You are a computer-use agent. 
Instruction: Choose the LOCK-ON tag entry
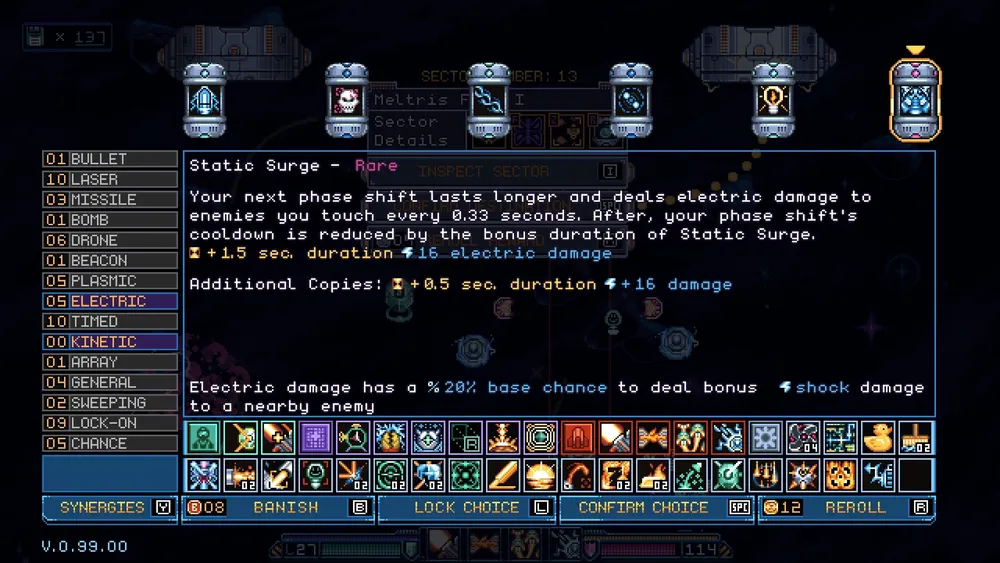pyautogui.click(x=110, y=423)
